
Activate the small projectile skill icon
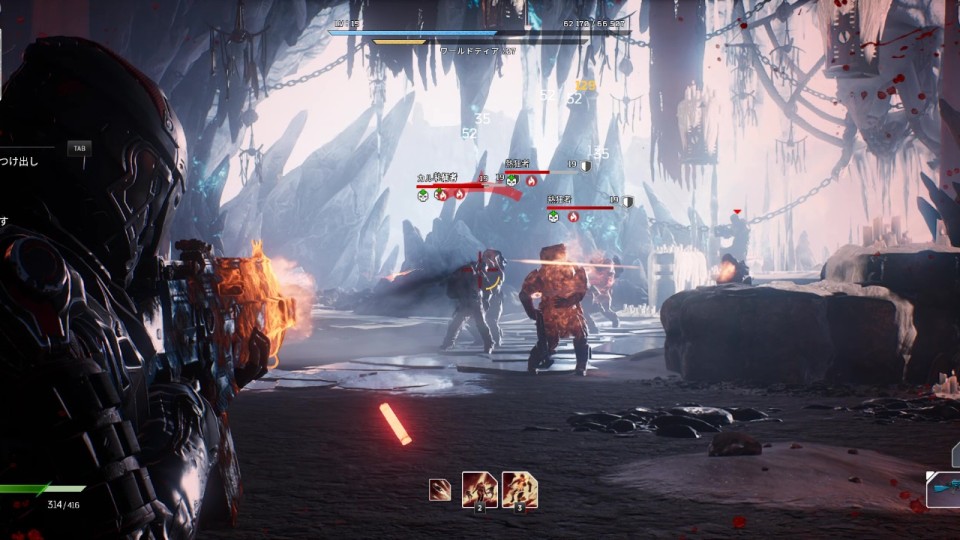click(439, 489)
